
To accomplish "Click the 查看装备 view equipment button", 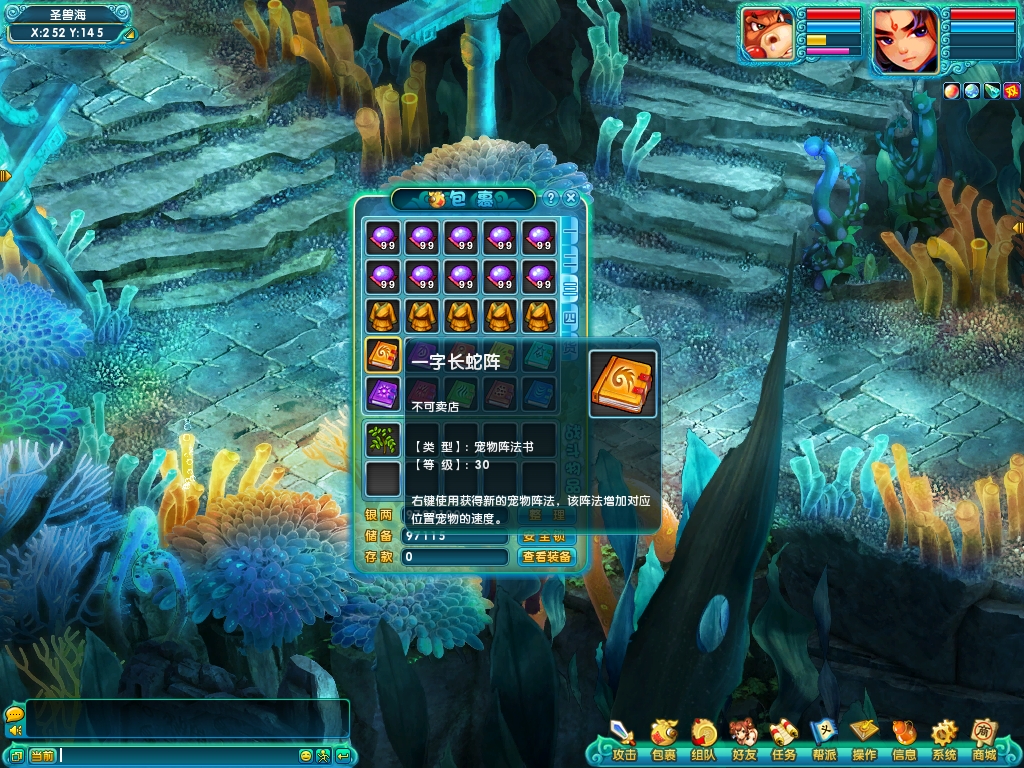I will click(x=547, y=557).
